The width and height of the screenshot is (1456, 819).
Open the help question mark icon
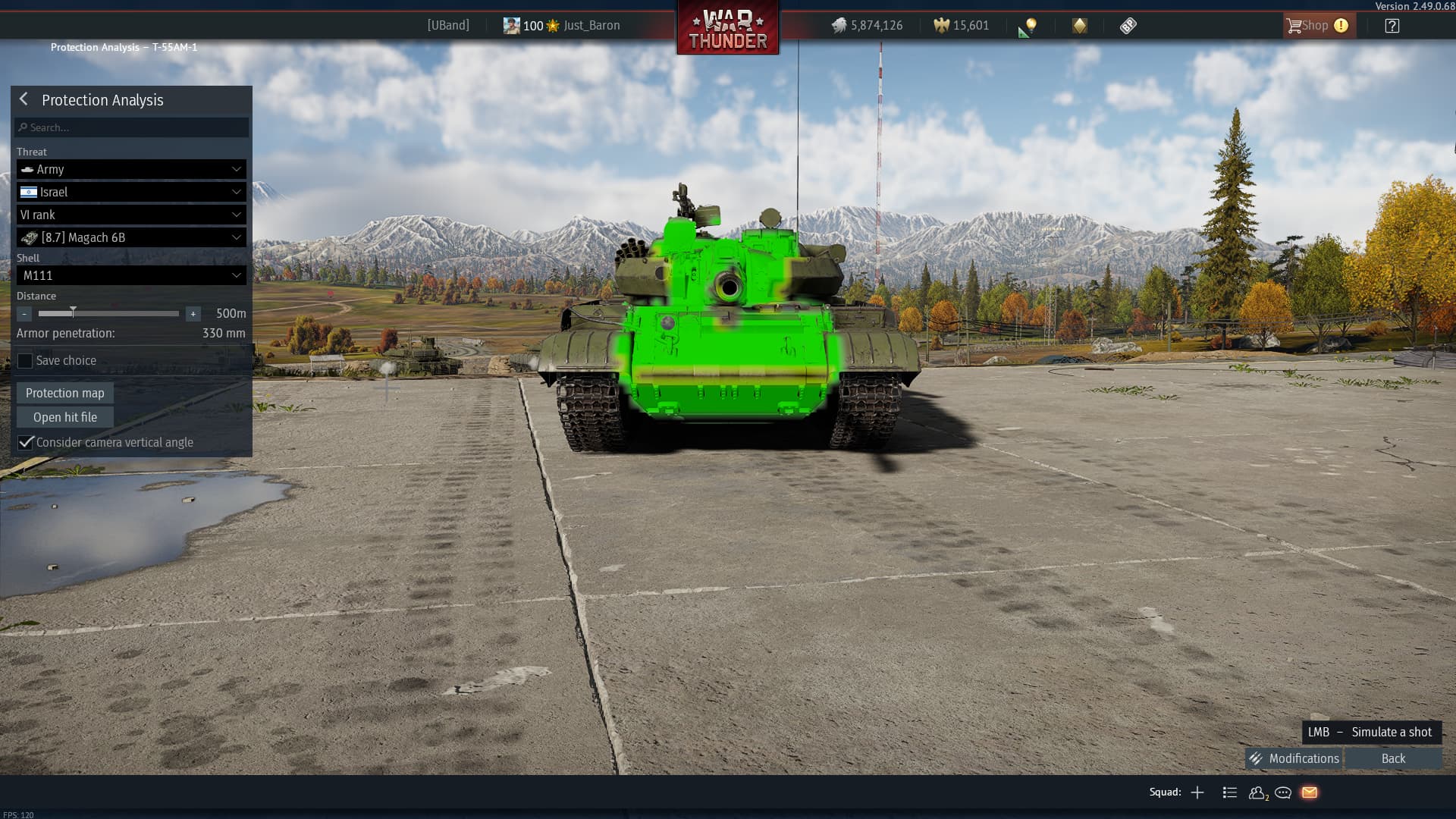point(1392,26)
